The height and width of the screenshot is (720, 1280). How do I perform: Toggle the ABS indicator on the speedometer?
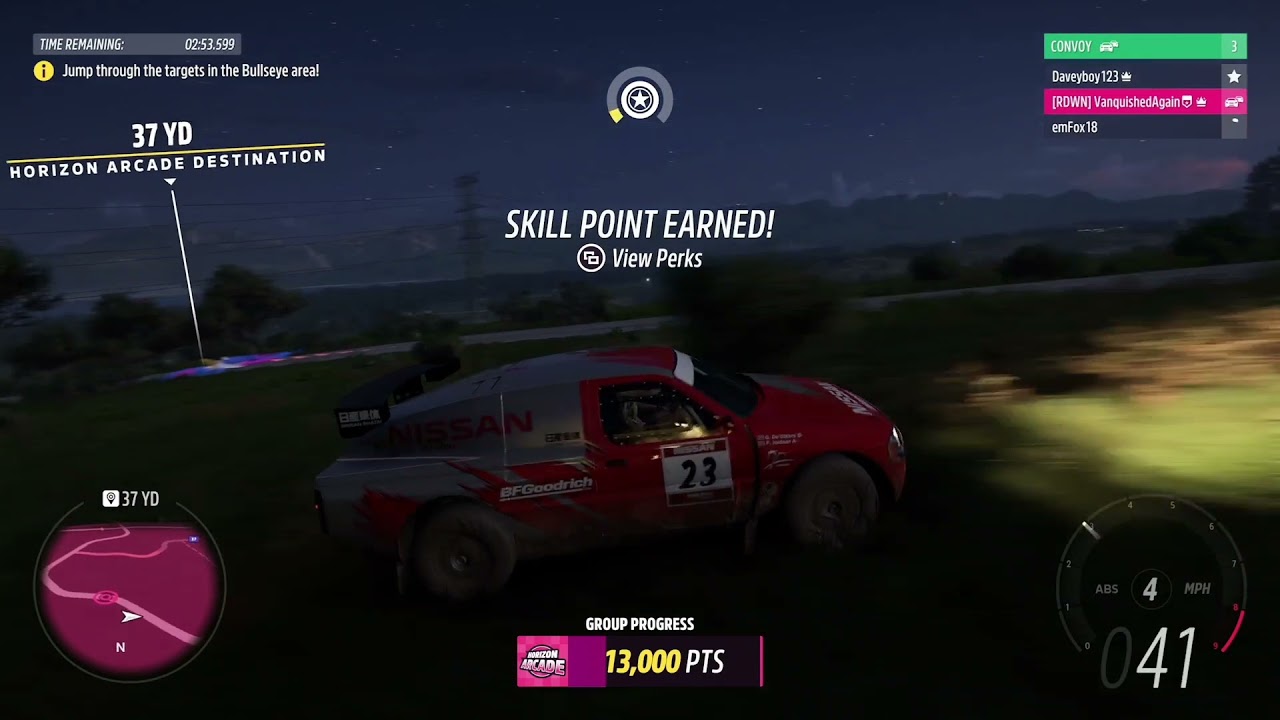pyautogui.click(x=1109, y=589)
